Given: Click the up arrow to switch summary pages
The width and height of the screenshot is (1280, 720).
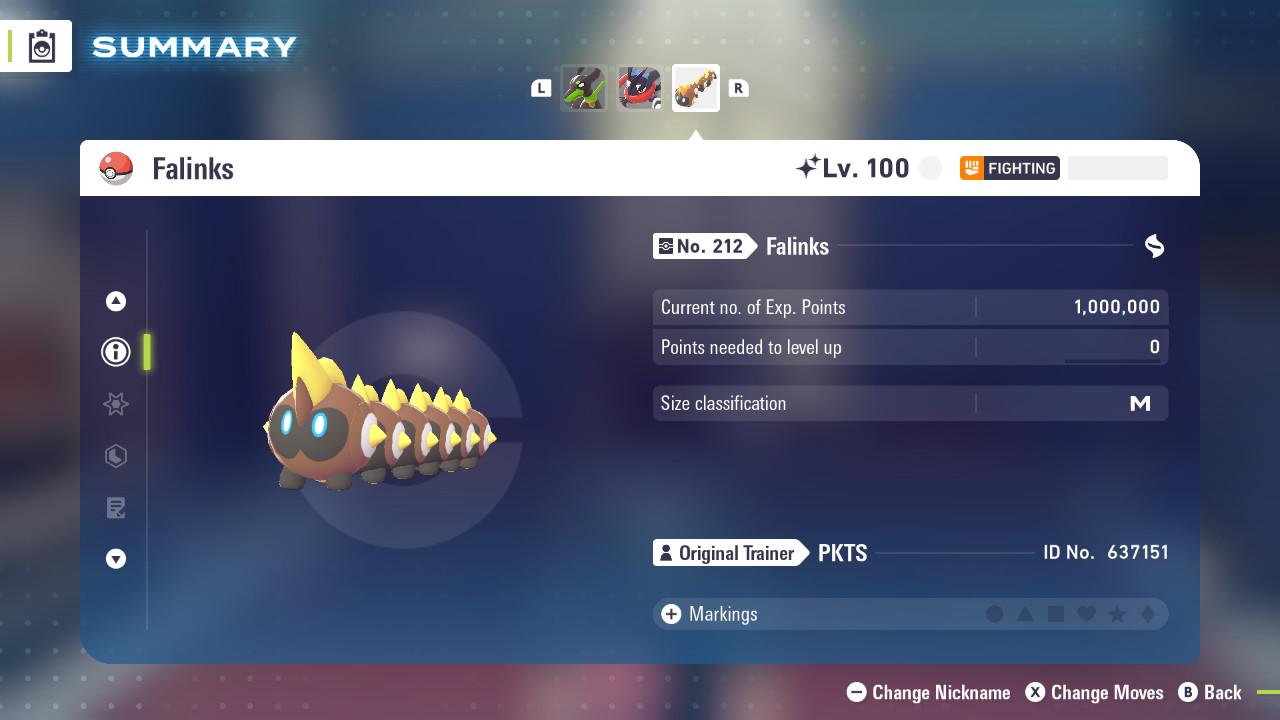Looking at the screenshot, I should (115, 301).
